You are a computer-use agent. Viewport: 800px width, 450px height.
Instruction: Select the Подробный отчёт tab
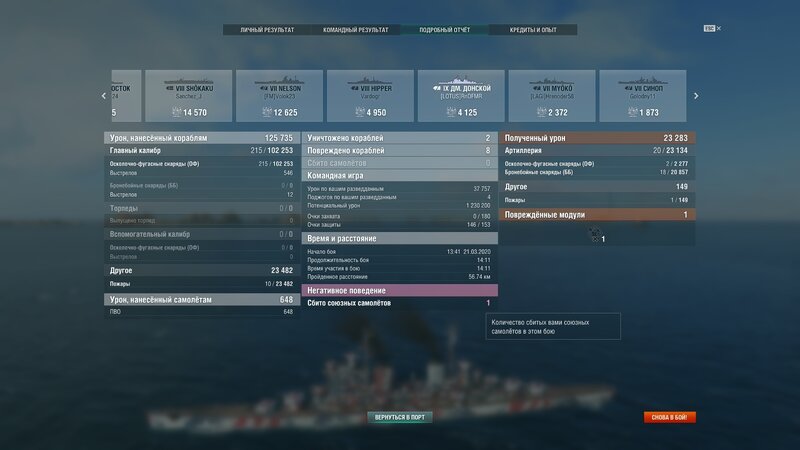click(x=445, y=30)
